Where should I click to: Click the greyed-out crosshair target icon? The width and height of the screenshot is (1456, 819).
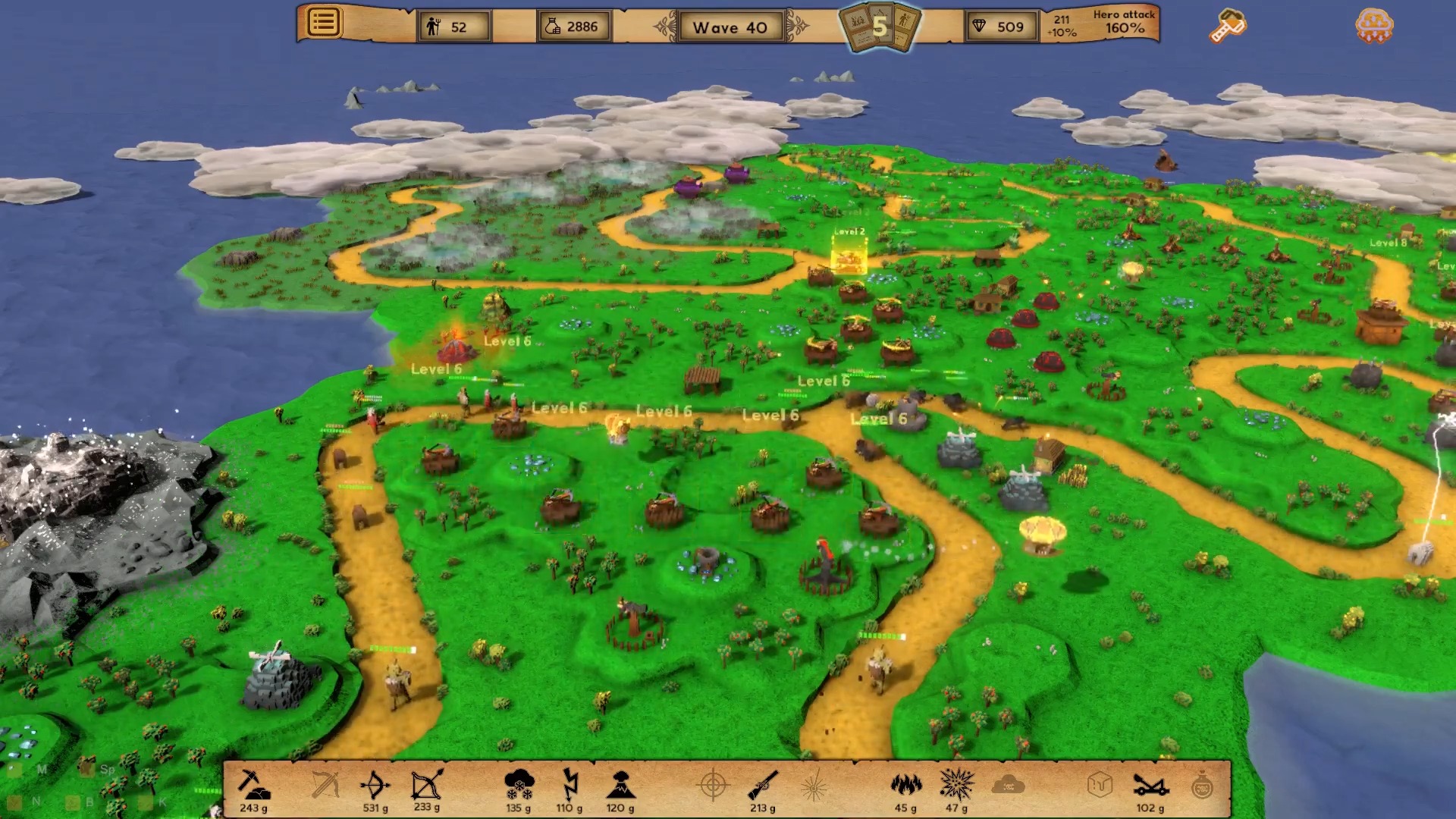[x=713, y=786]
